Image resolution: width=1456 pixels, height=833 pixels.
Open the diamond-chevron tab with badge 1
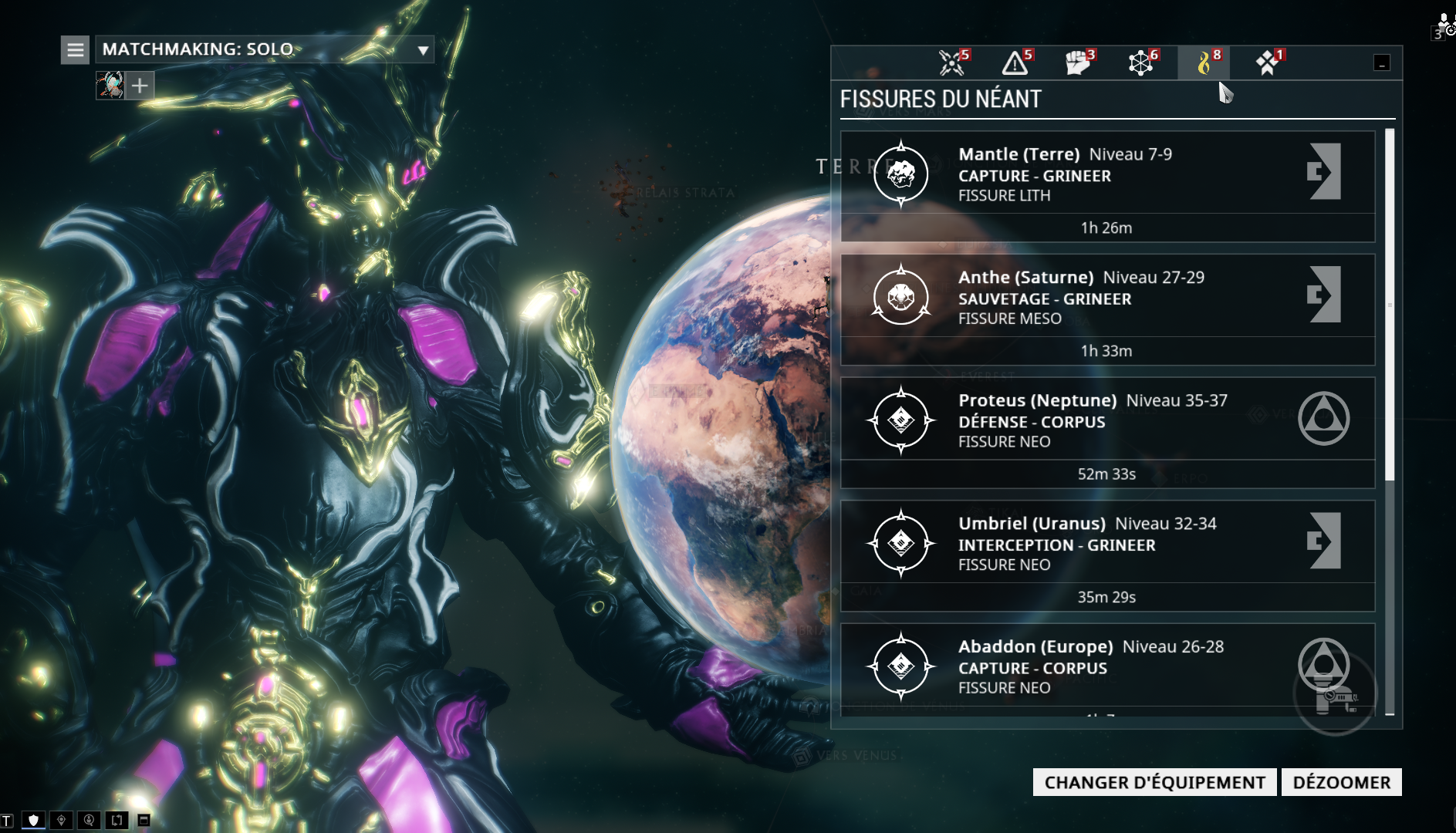tap(1267, 62)
